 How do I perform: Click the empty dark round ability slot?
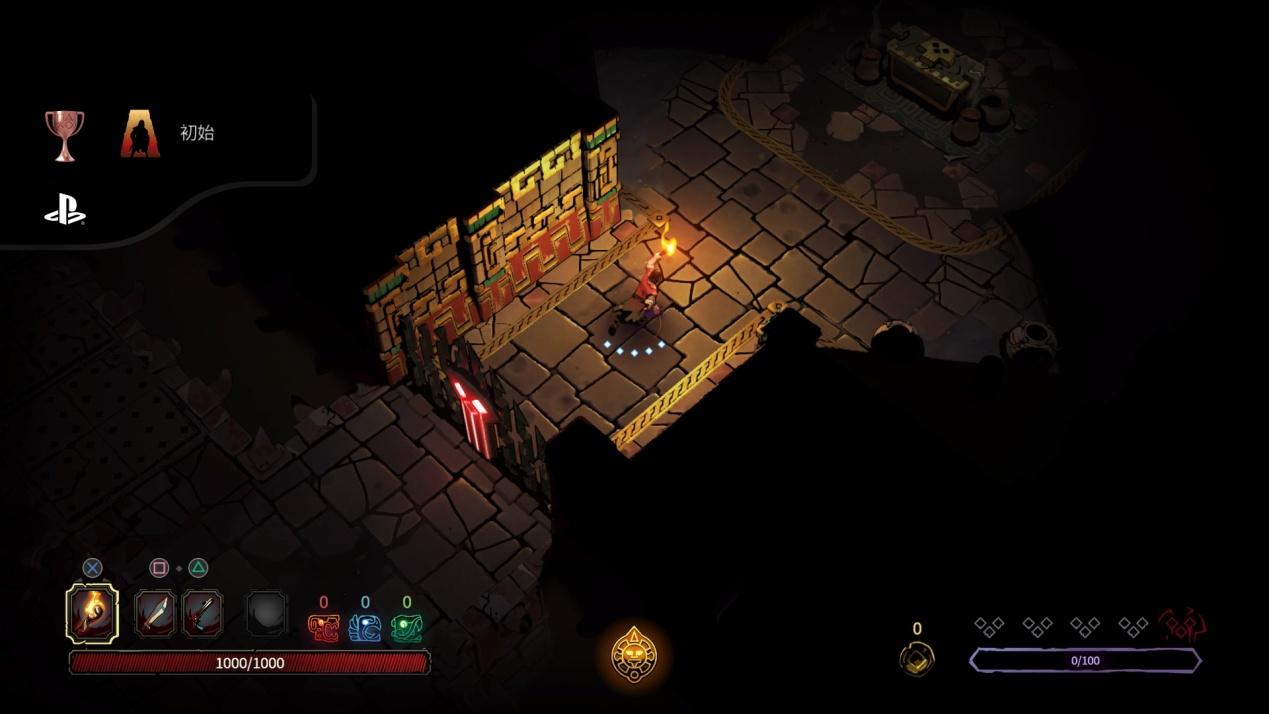267,614
